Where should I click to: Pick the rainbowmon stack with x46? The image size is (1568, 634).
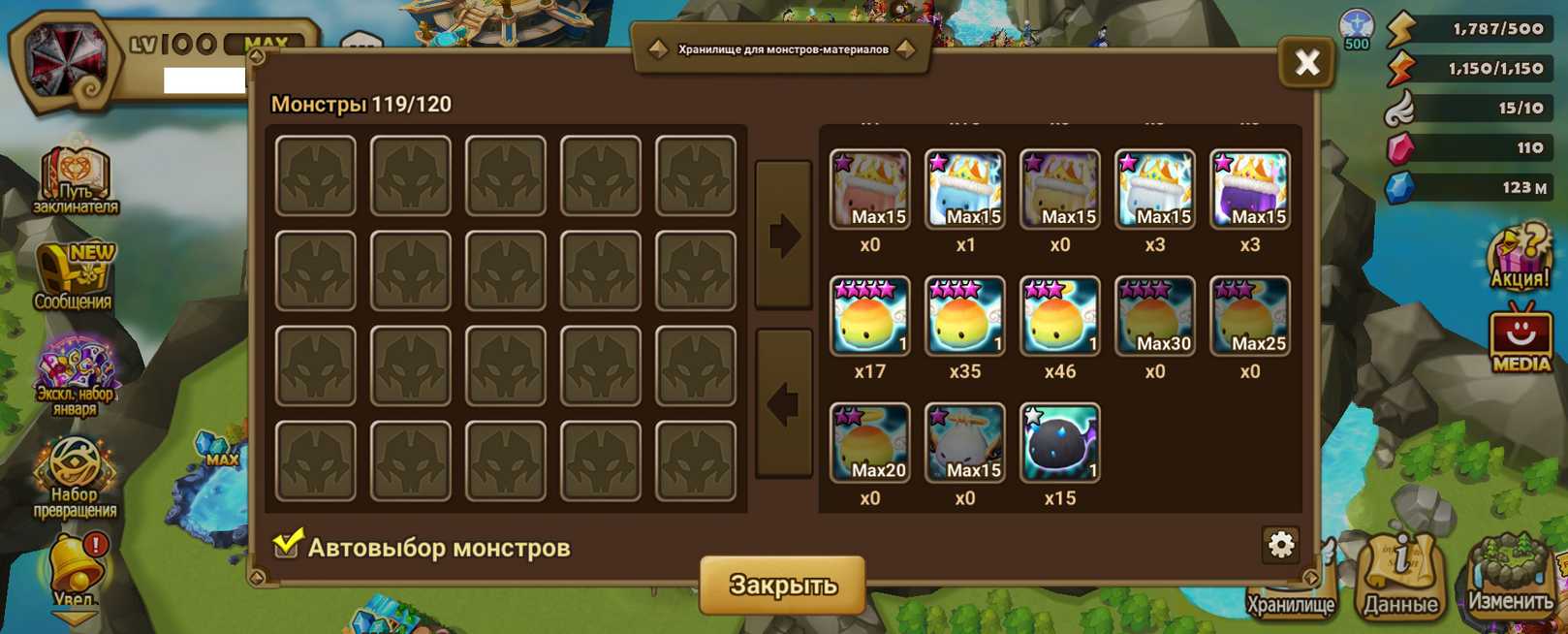pyautogui.click(x=1059, y=316)
